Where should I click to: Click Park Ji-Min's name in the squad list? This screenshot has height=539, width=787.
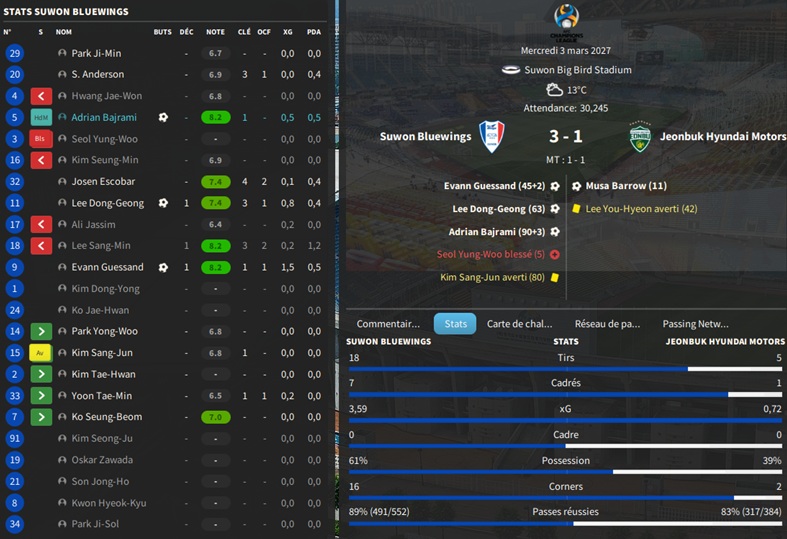96,53
